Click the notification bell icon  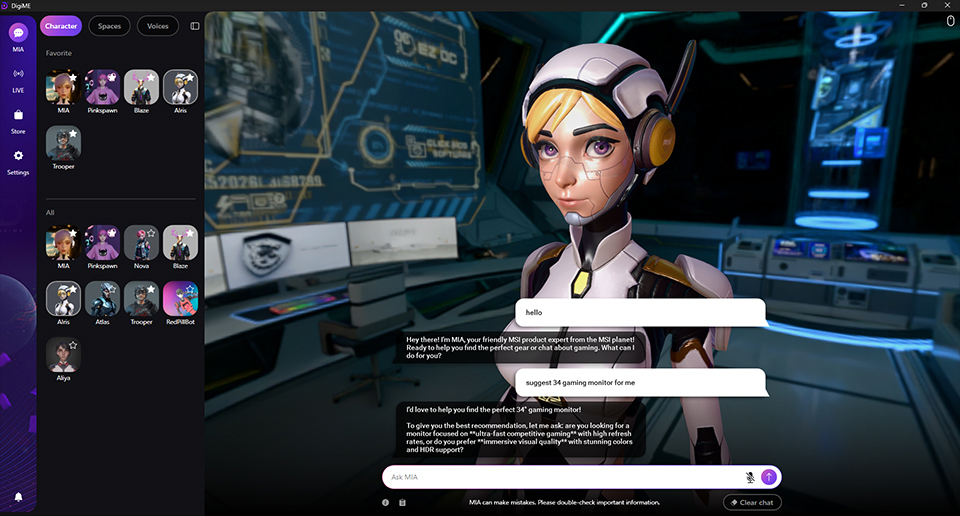[18, 497]
